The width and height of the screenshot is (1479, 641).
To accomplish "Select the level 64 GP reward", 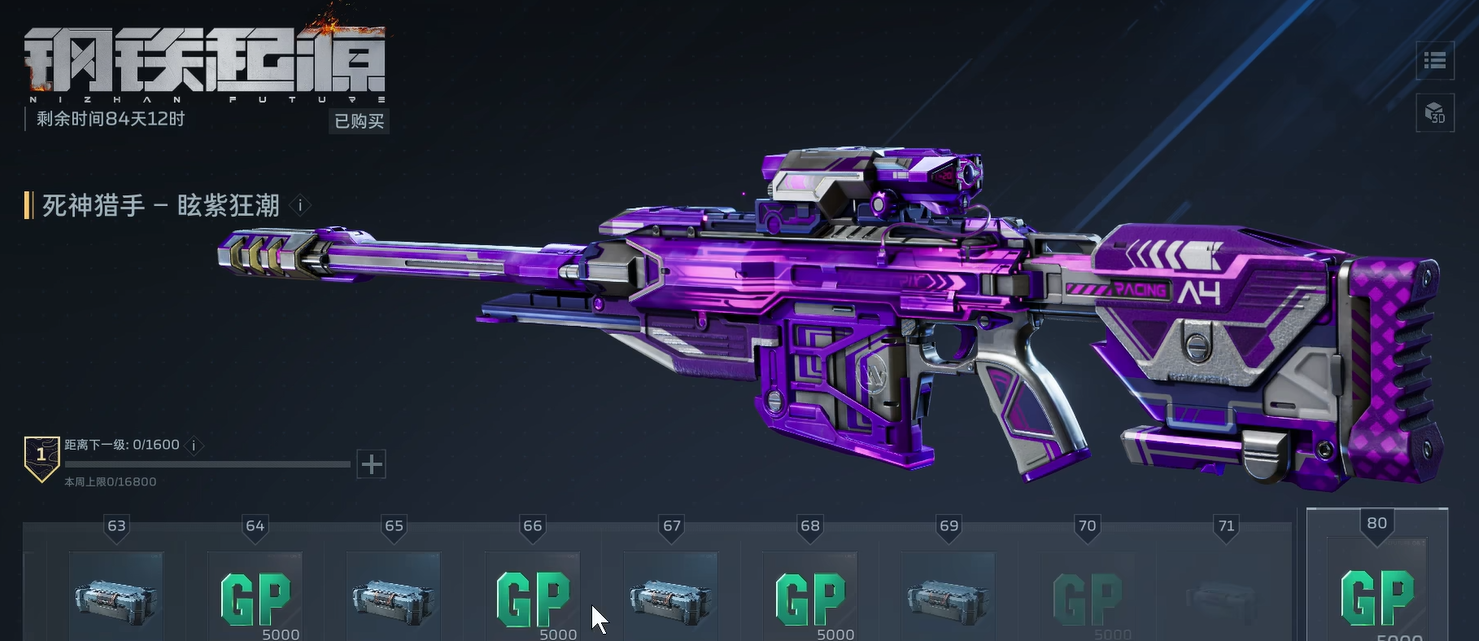I will (255, 597).
